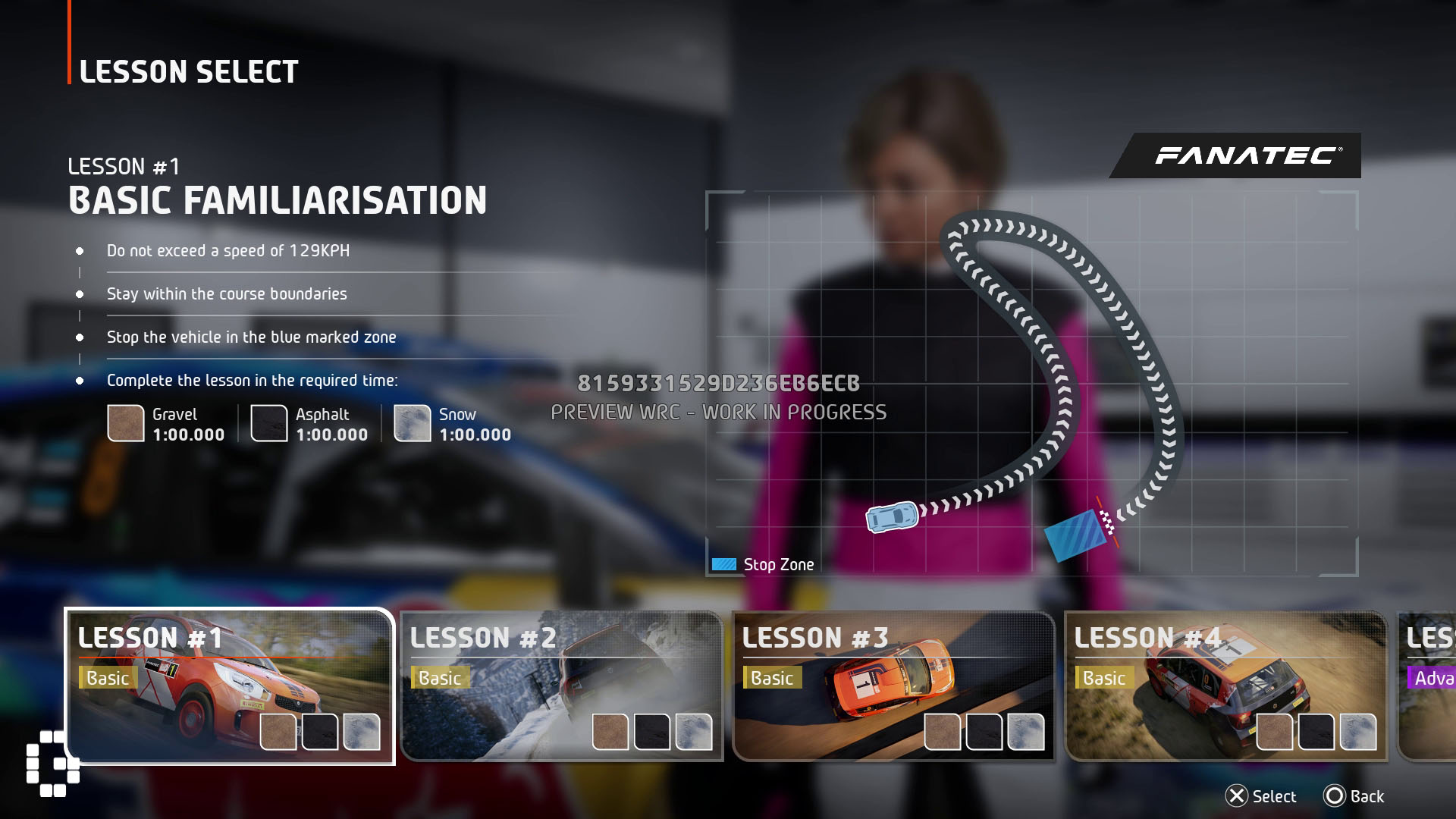1456x819 pixels.
Task: Click the Stop Zone legend icon on the map
Action: pos(724,564)
